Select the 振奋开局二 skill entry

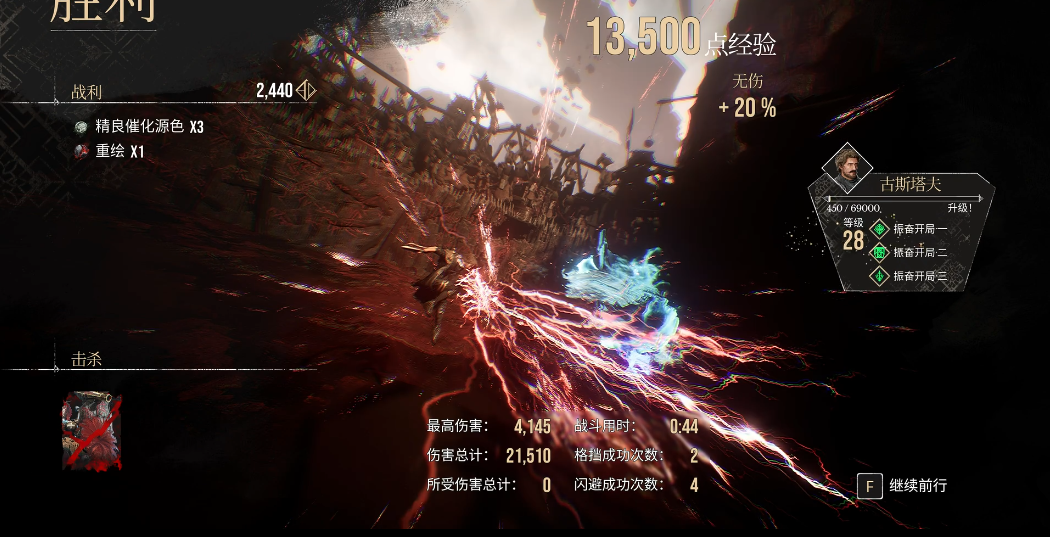click(911, 253)
